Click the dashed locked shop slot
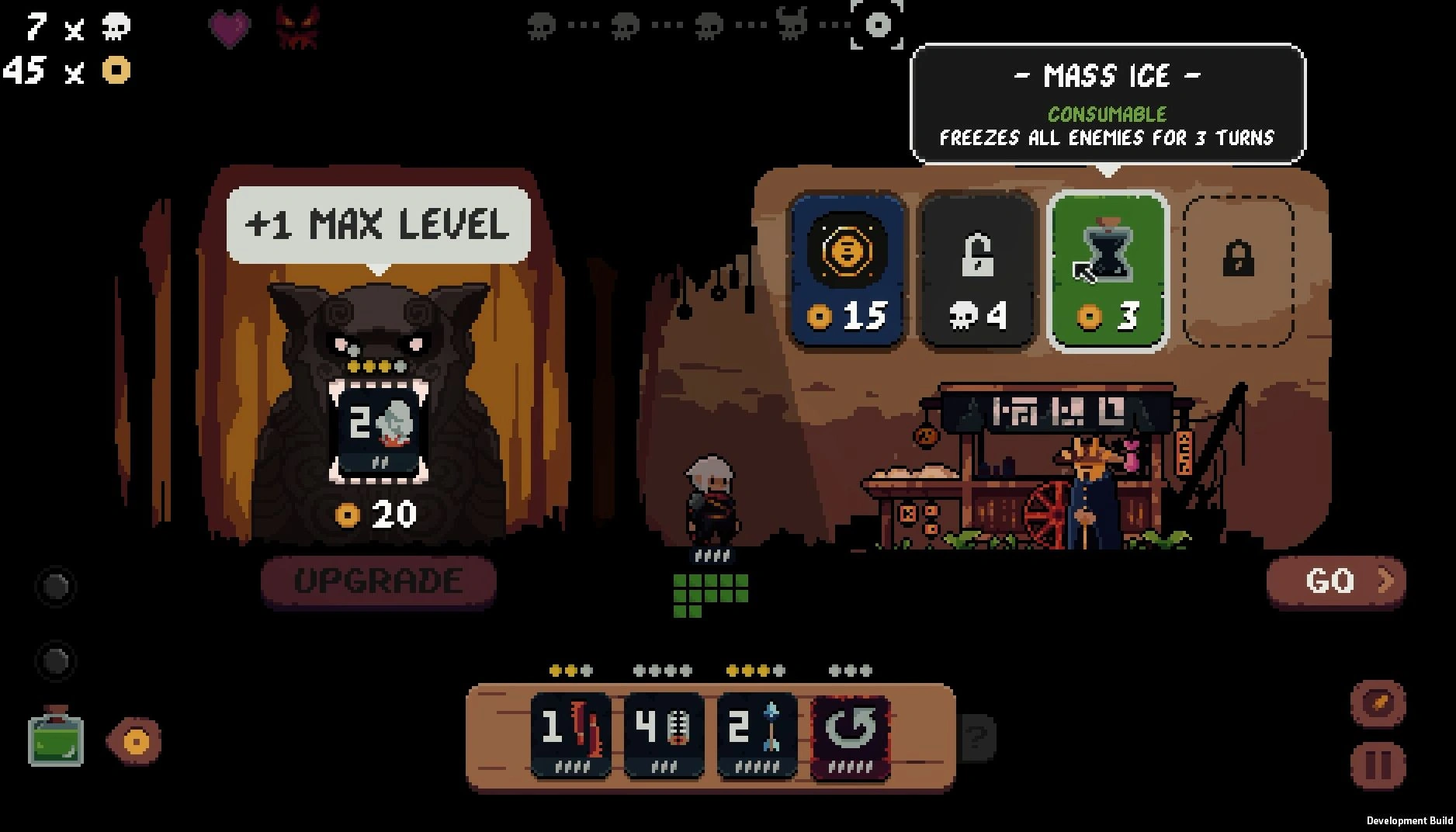The image size is (1456, 832). tap(1238, 271)
